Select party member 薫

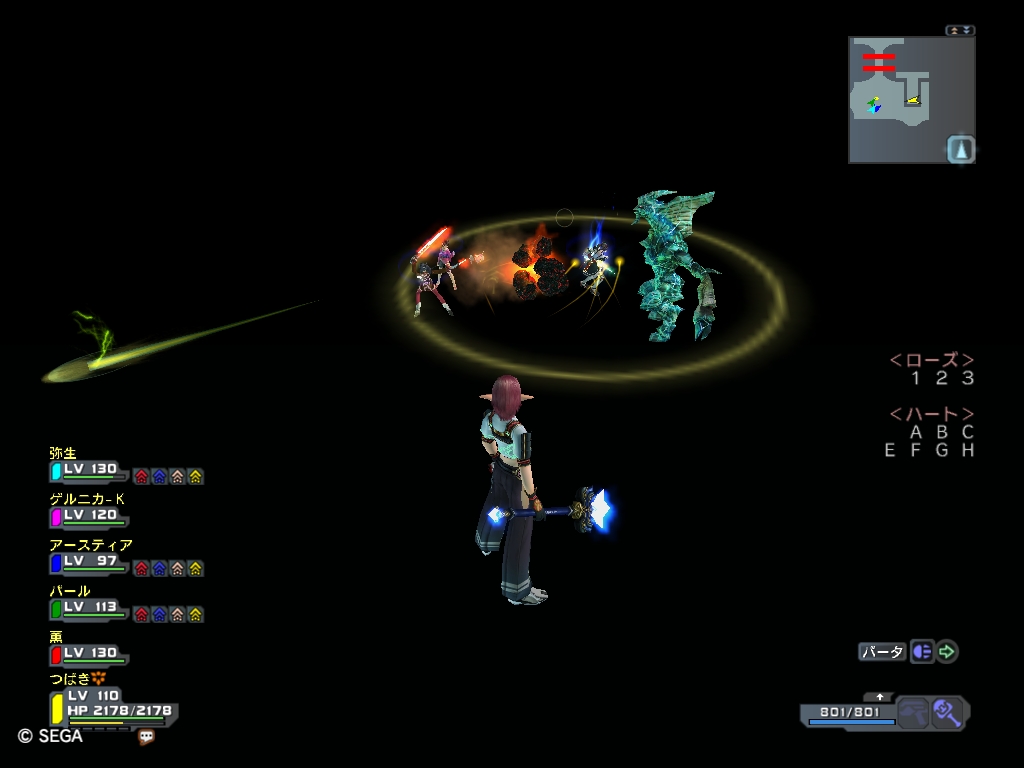coord(88,653)
